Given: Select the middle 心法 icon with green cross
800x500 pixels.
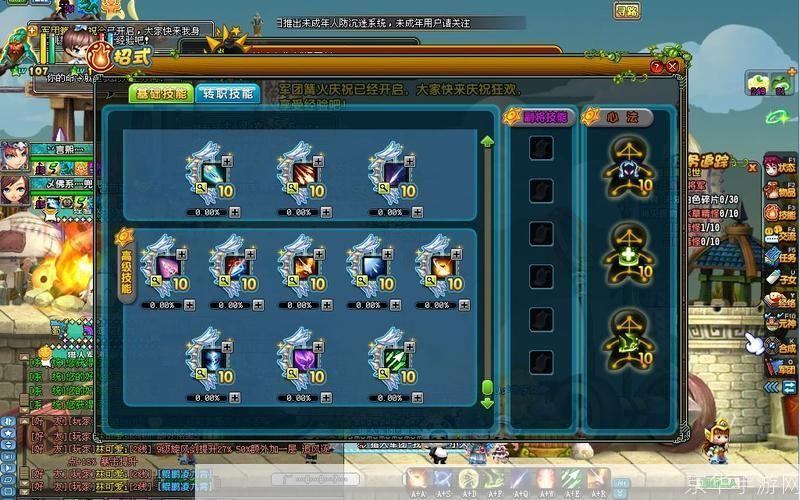Looking at the screenshot, I should [626, 251].
